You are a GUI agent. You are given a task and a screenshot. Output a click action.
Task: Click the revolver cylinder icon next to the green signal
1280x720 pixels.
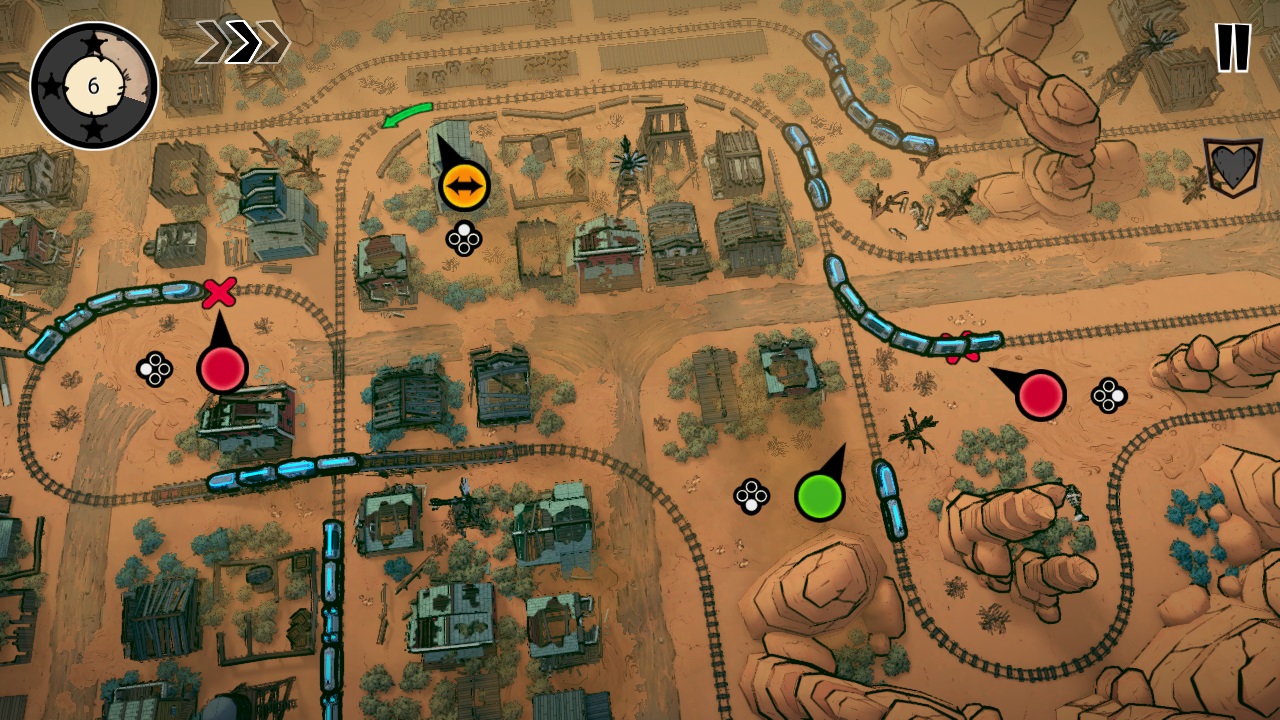(x=751, y=495)
